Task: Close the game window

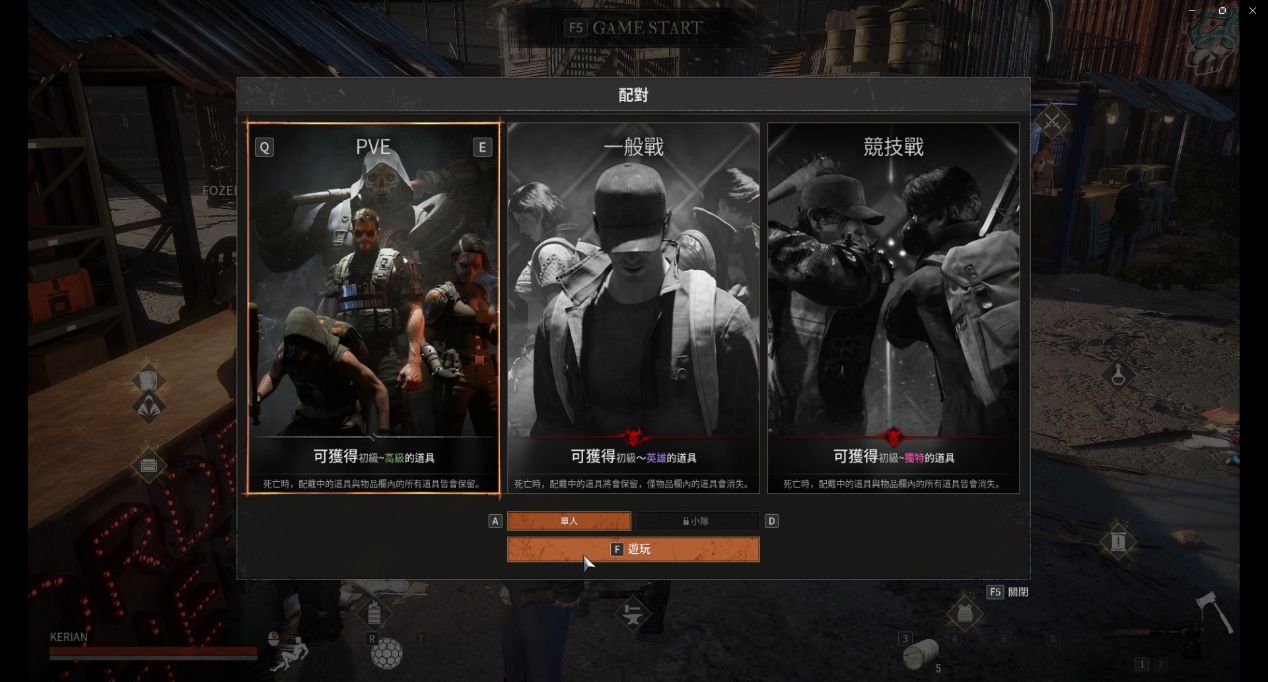Action: [x=1252, y=11]
